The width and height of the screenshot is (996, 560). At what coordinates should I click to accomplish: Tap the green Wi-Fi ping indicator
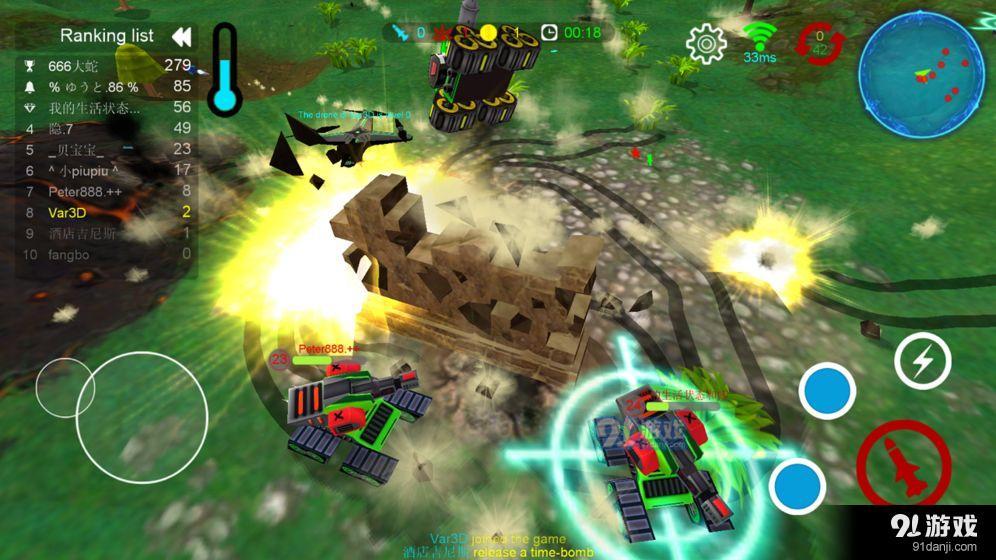click(760, 42)
